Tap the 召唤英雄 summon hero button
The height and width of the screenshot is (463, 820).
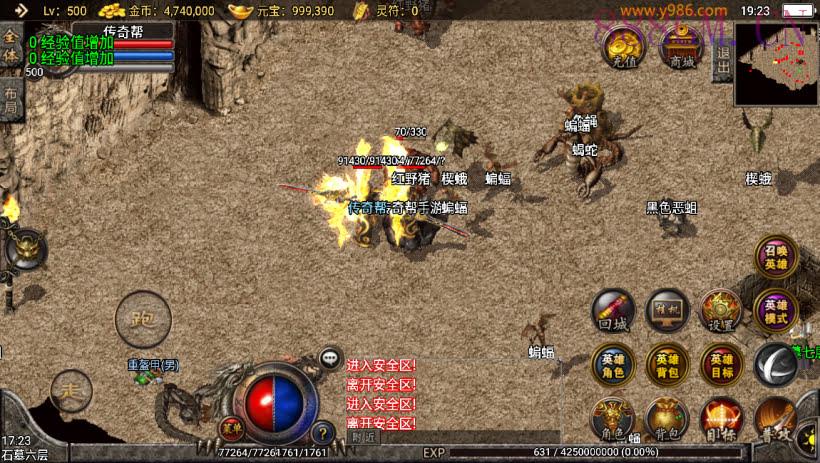coord(777,258)
